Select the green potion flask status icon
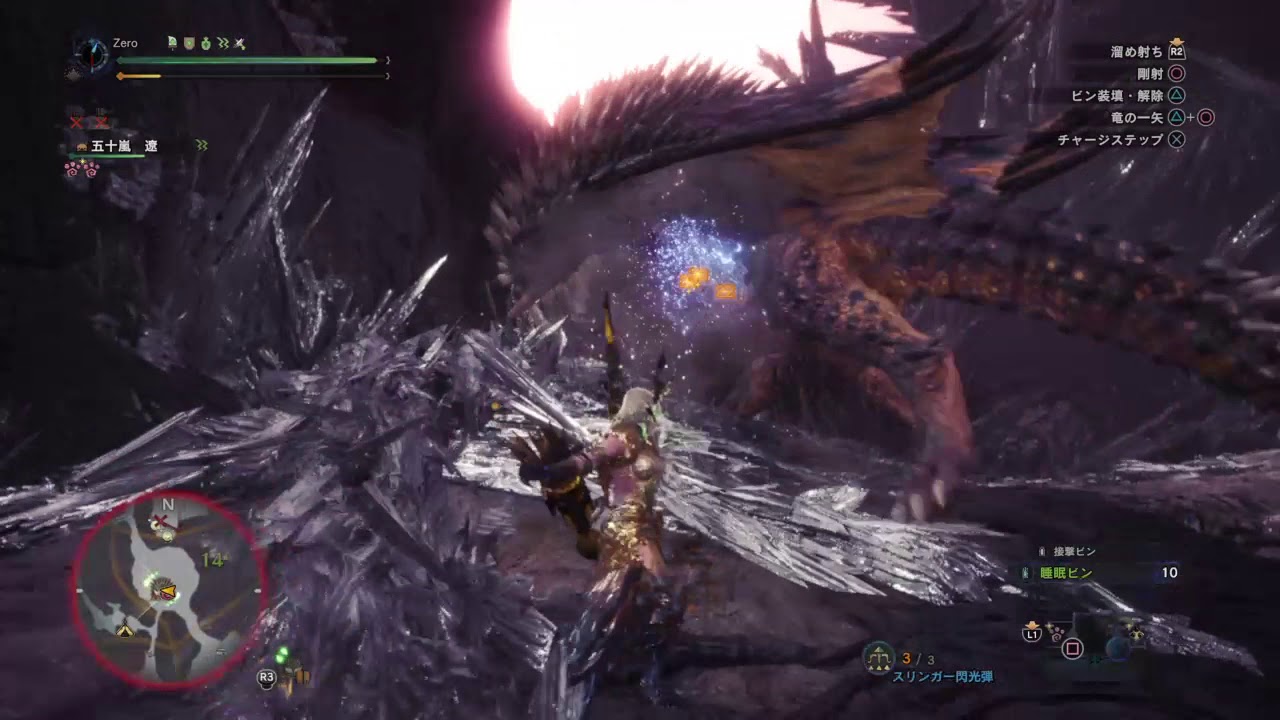 coord(205,44)
